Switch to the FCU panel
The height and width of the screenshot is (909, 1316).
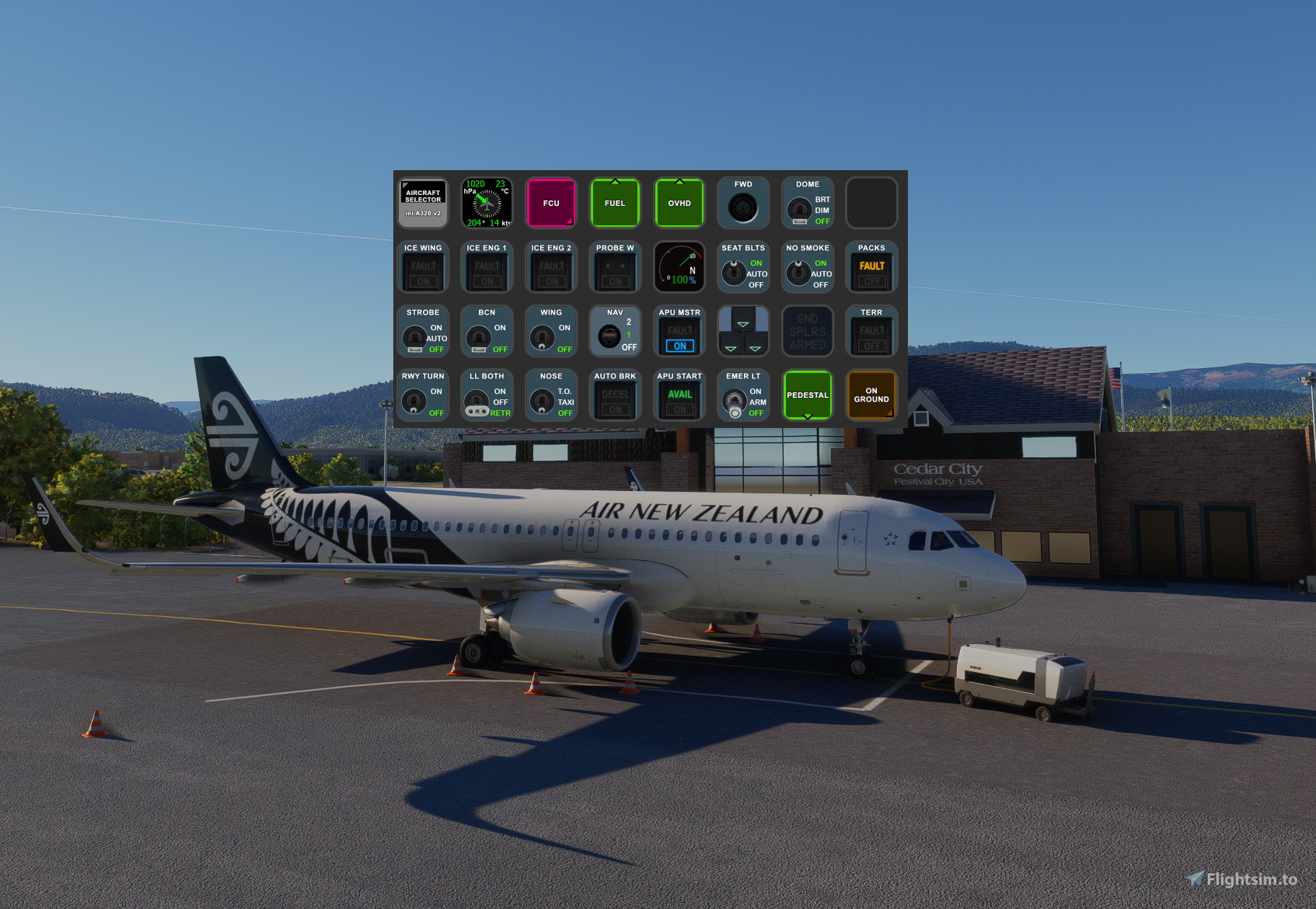(x=551, y=203)
